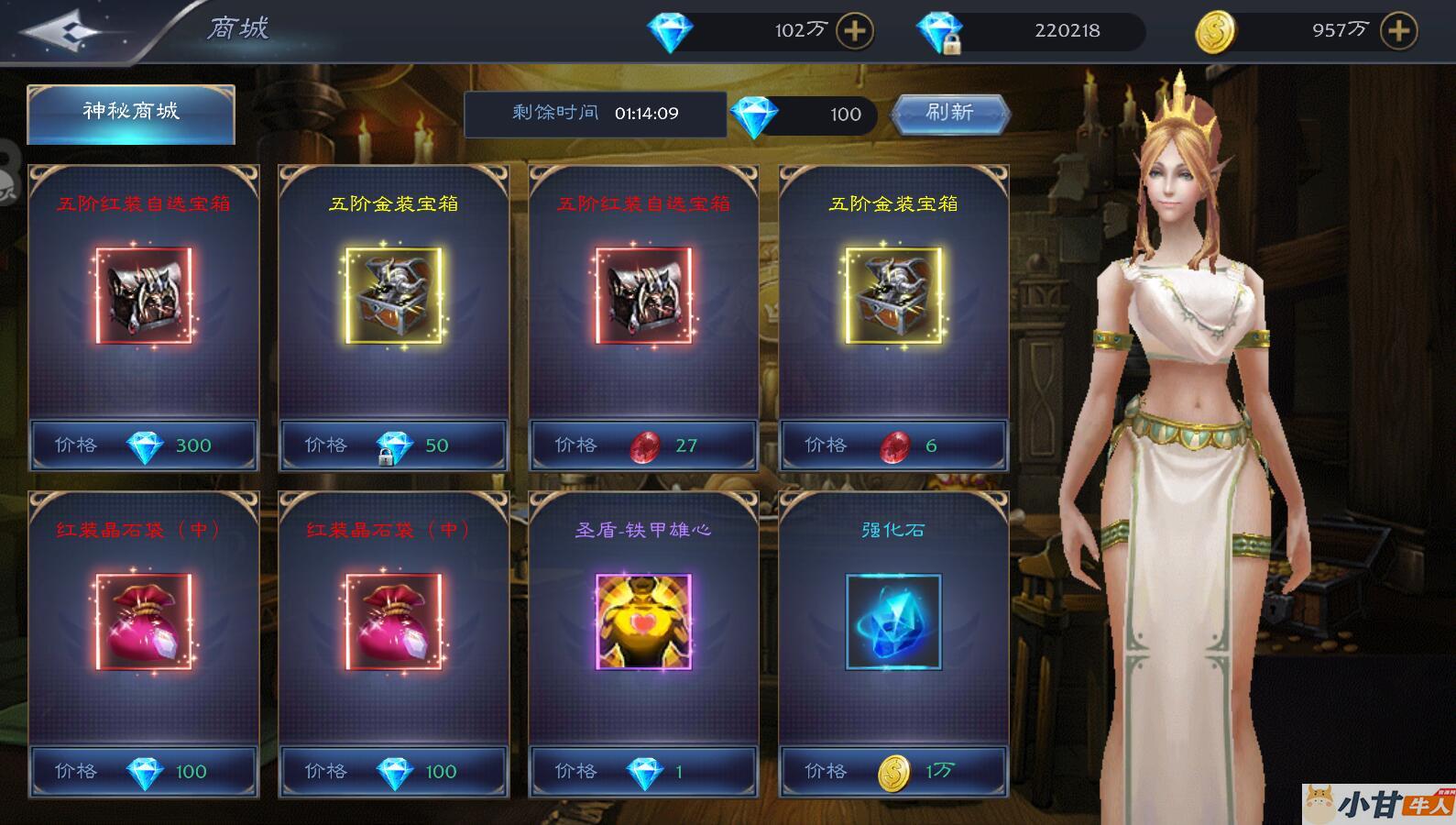Add more gold coins with the plus button
Screen dimensions: 1456x825
[x=1398, y=31]
